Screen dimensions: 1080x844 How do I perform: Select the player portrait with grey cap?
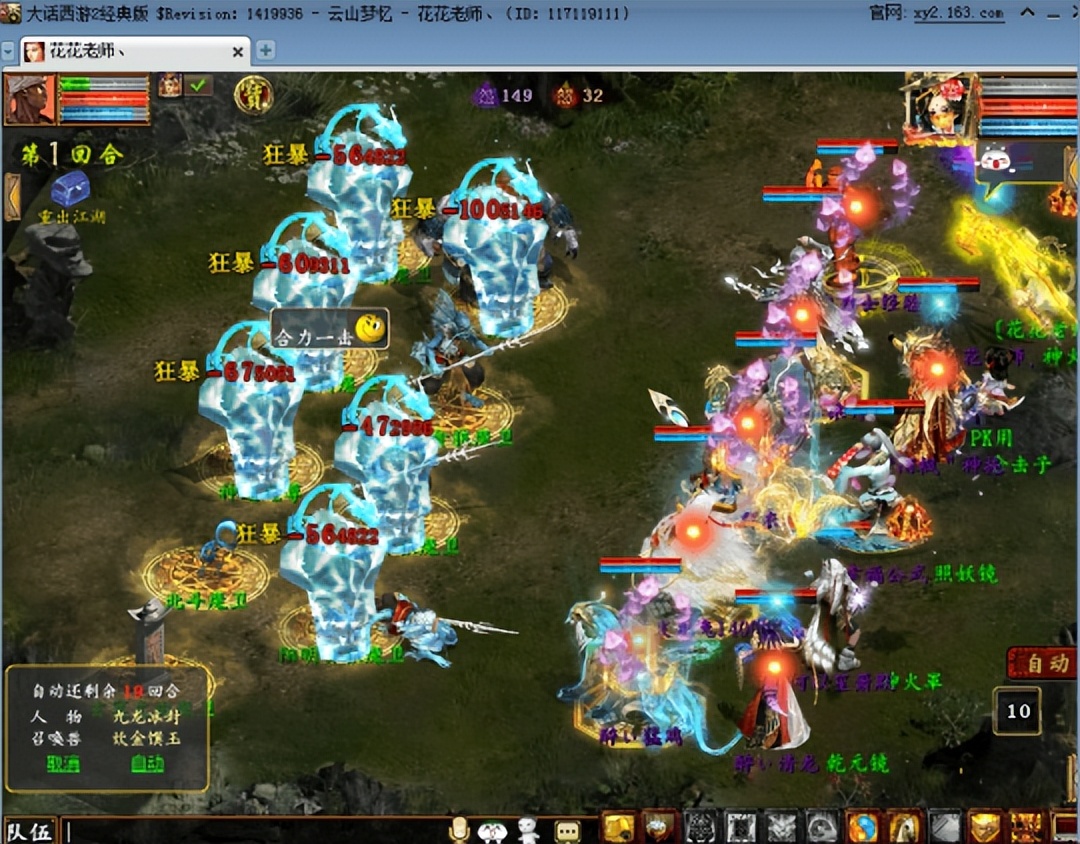pyautogui.click(x=30, y=99)
